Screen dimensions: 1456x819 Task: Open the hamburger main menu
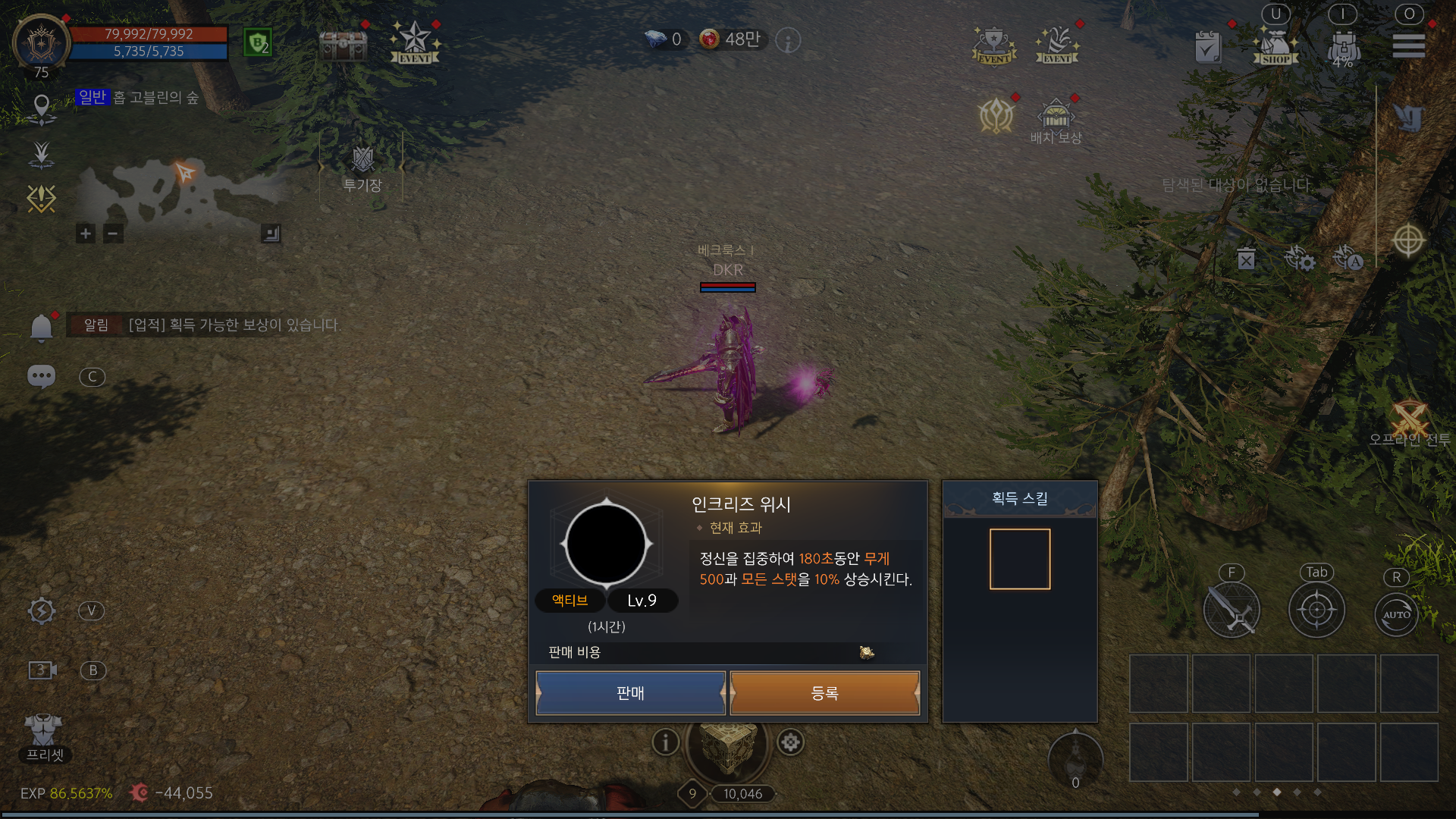(x=1408, y=44)
